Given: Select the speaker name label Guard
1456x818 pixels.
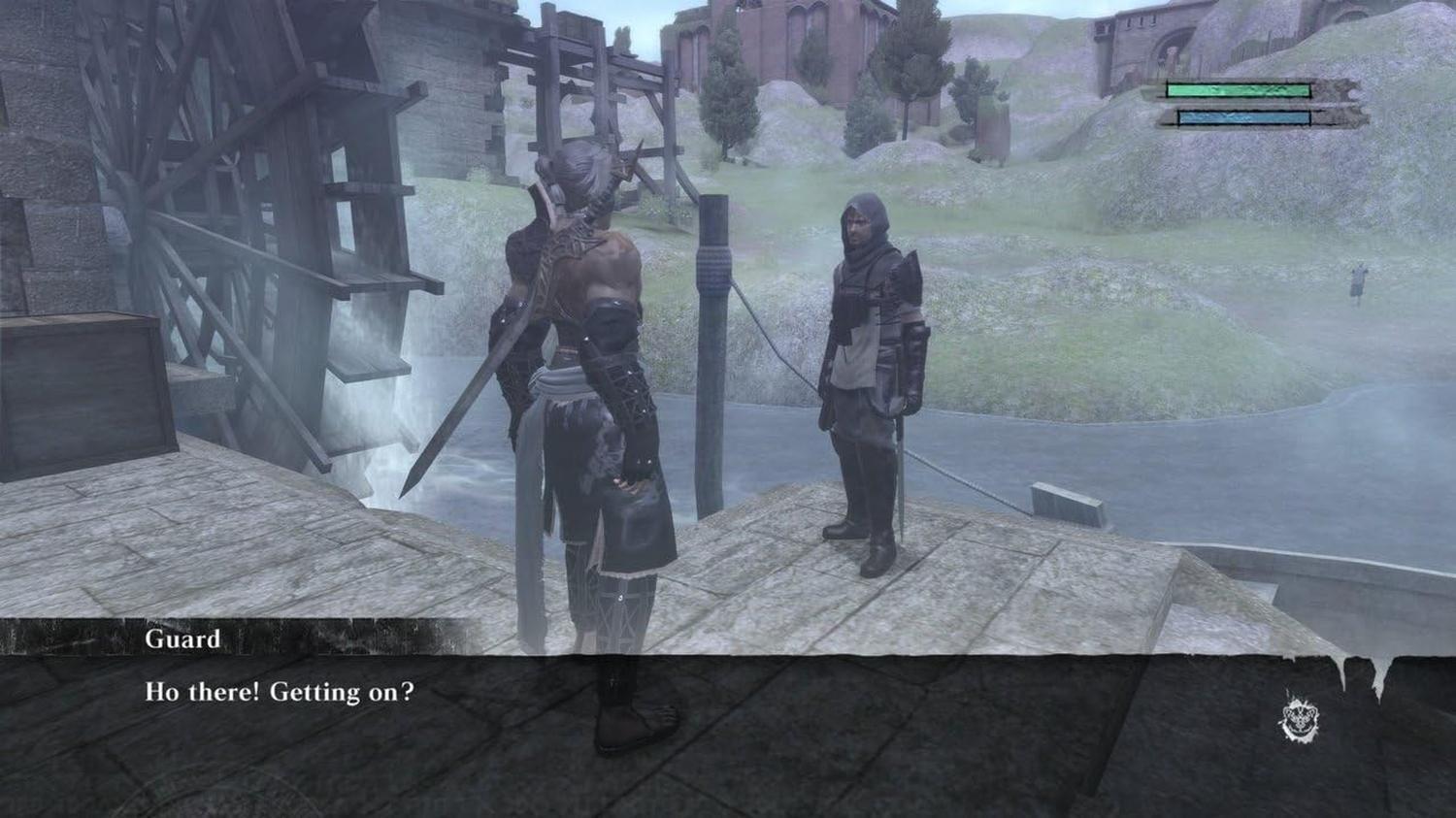Looking at the screenshot, I should (x=183, y=638).
